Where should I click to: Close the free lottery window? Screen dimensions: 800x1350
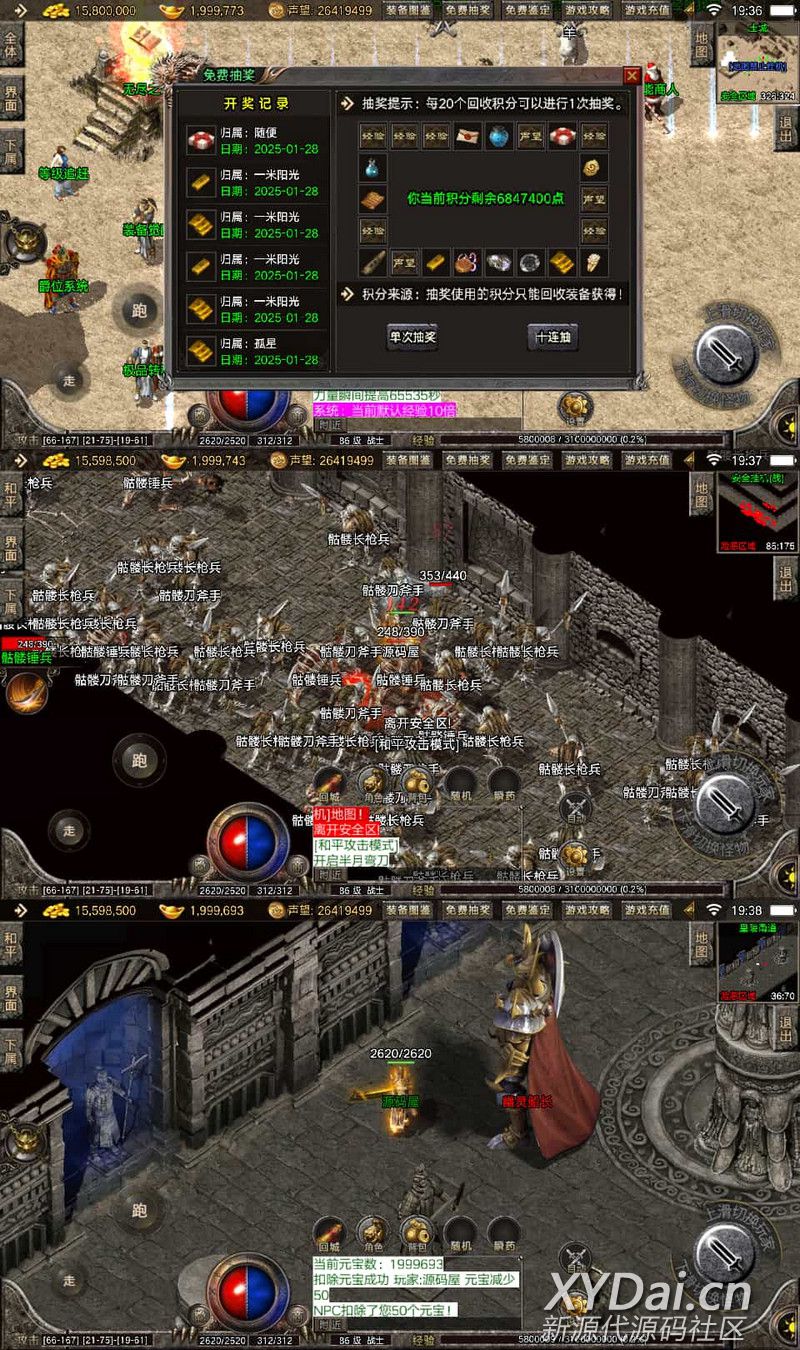(x=631, y=76)
